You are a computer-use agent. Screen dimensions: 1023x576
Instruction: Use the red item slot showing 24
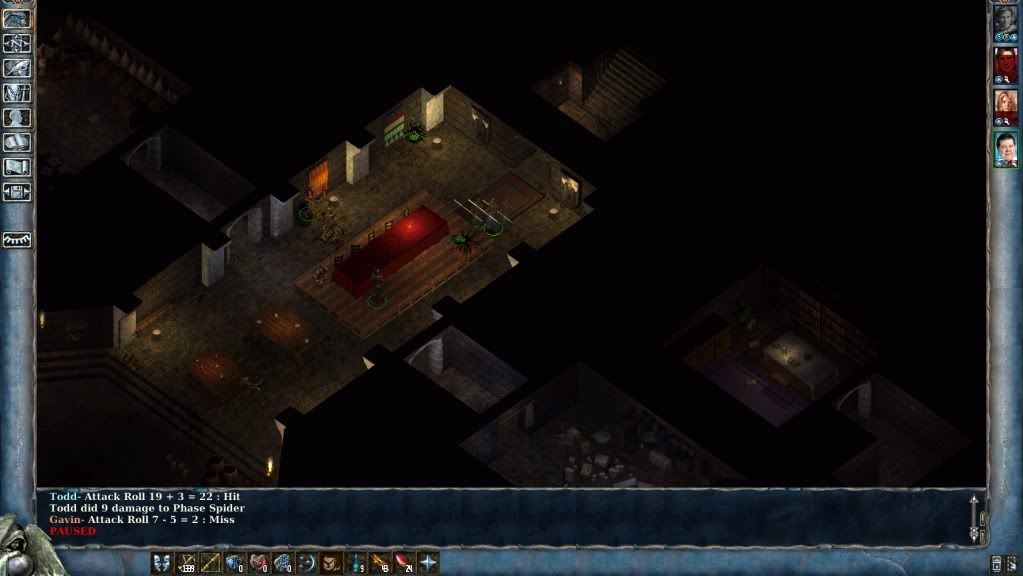(404, 563)
